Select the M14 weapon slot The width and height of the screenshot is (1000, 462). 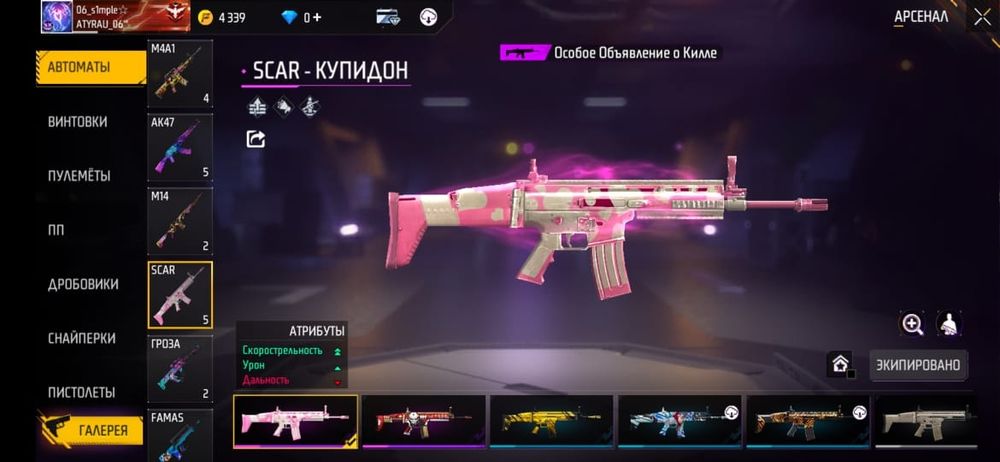[x=180, y=220]
